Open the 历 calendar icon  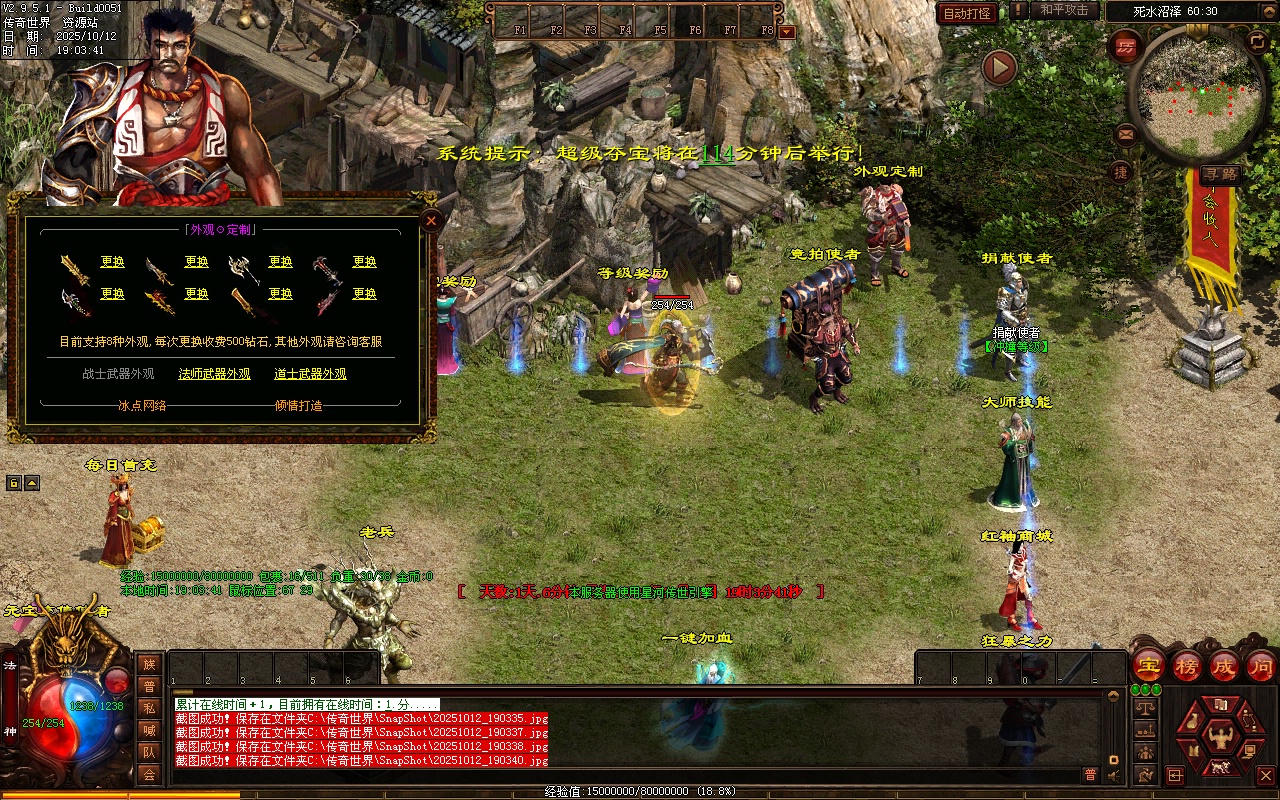[1127, 45]
